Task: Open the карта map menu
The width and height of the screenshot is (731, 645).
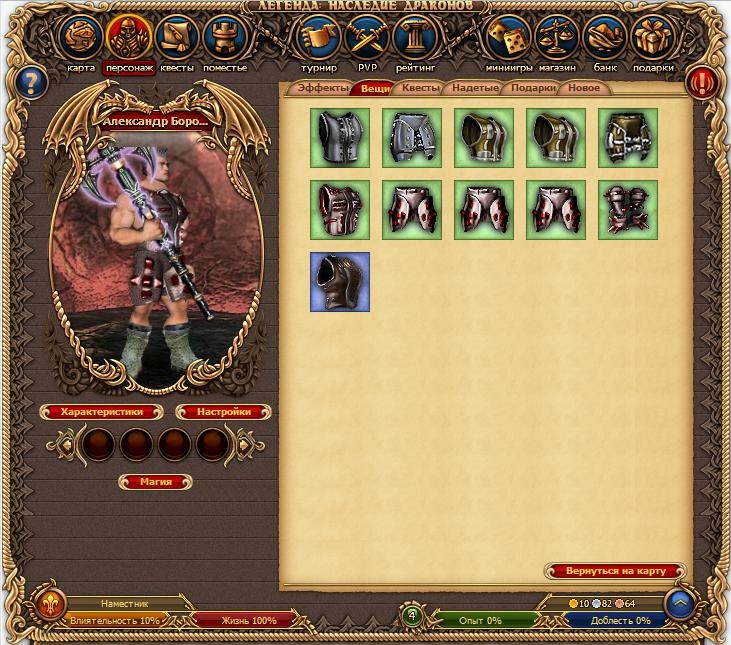Action: point(81,39)
